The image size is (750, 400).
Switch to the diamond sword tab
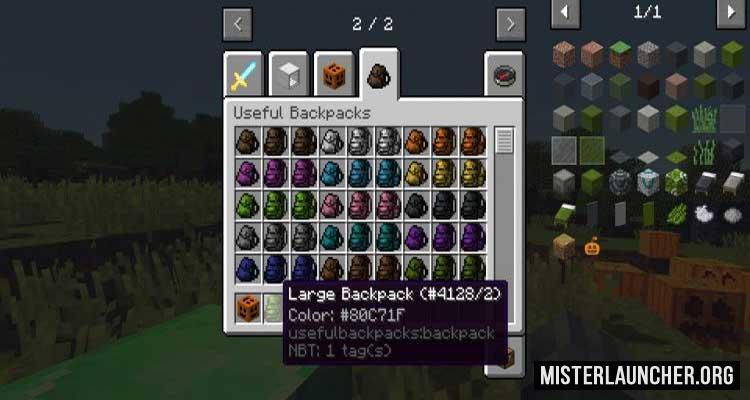245,73
